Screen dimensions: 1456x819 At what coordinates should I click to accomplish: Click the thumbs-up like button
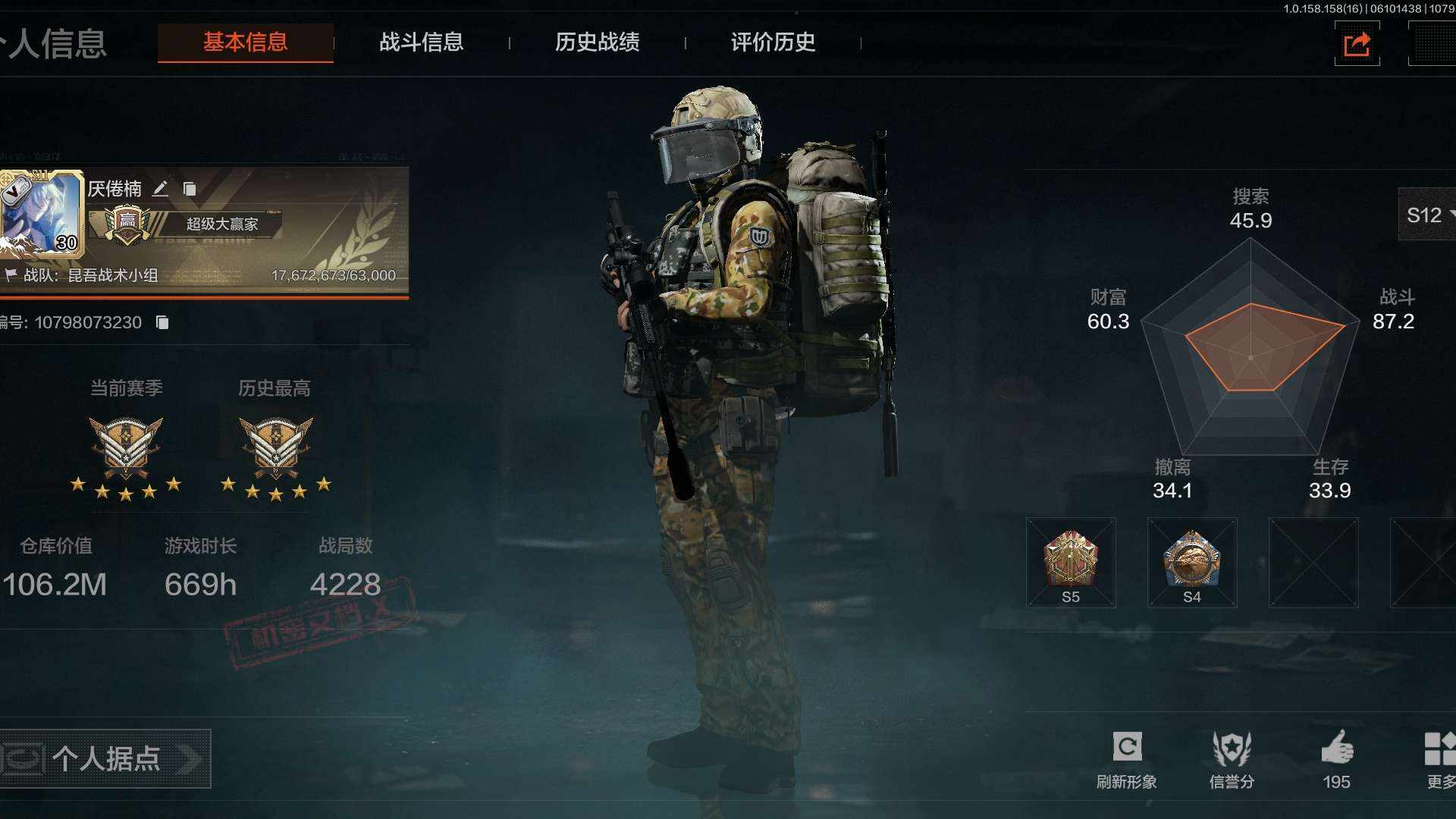1336,759
